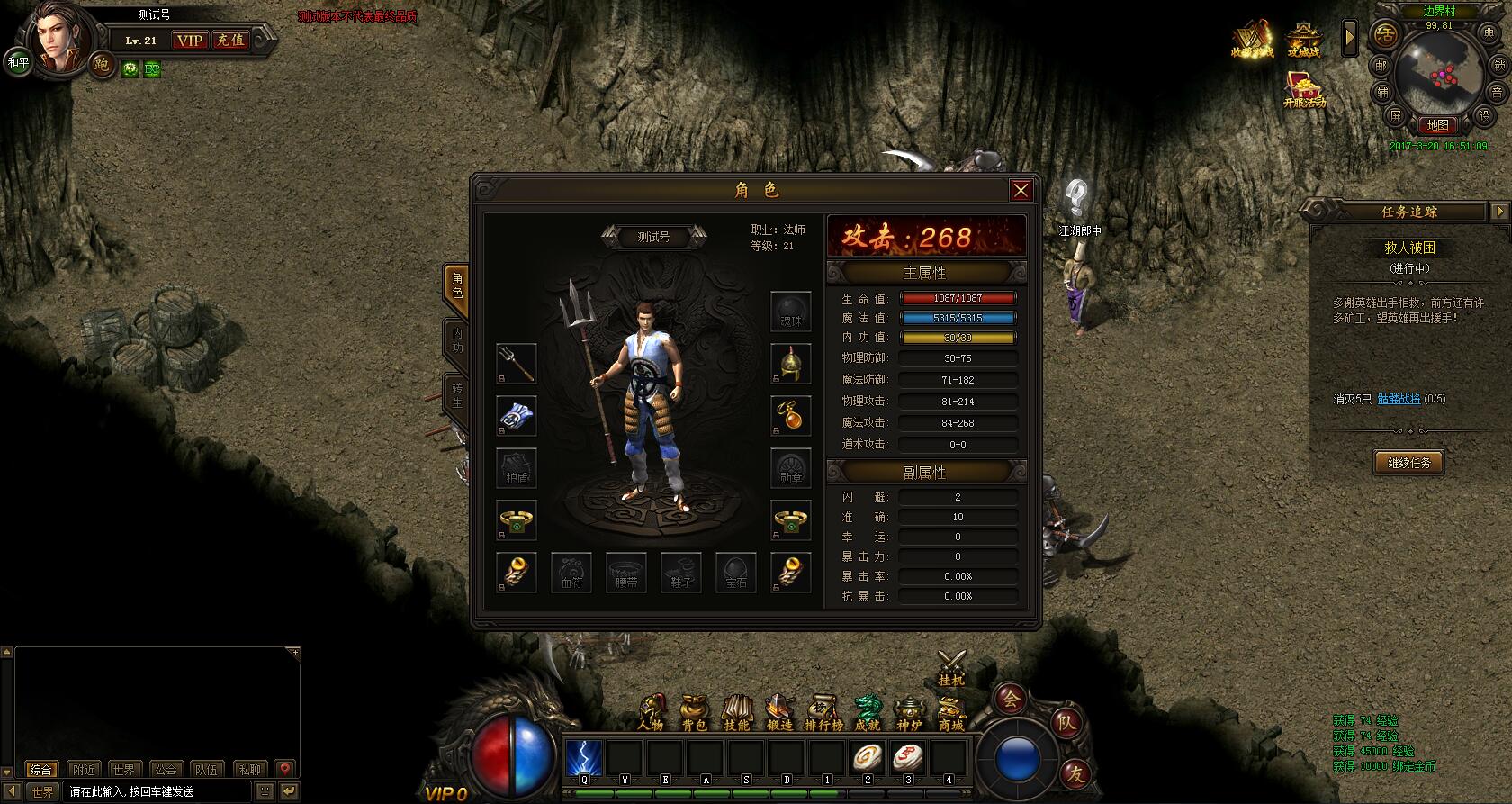The width and height of the screenshot is (1512, 804).
Task: Open the 技能 skills menu
Action: (736, 713)
